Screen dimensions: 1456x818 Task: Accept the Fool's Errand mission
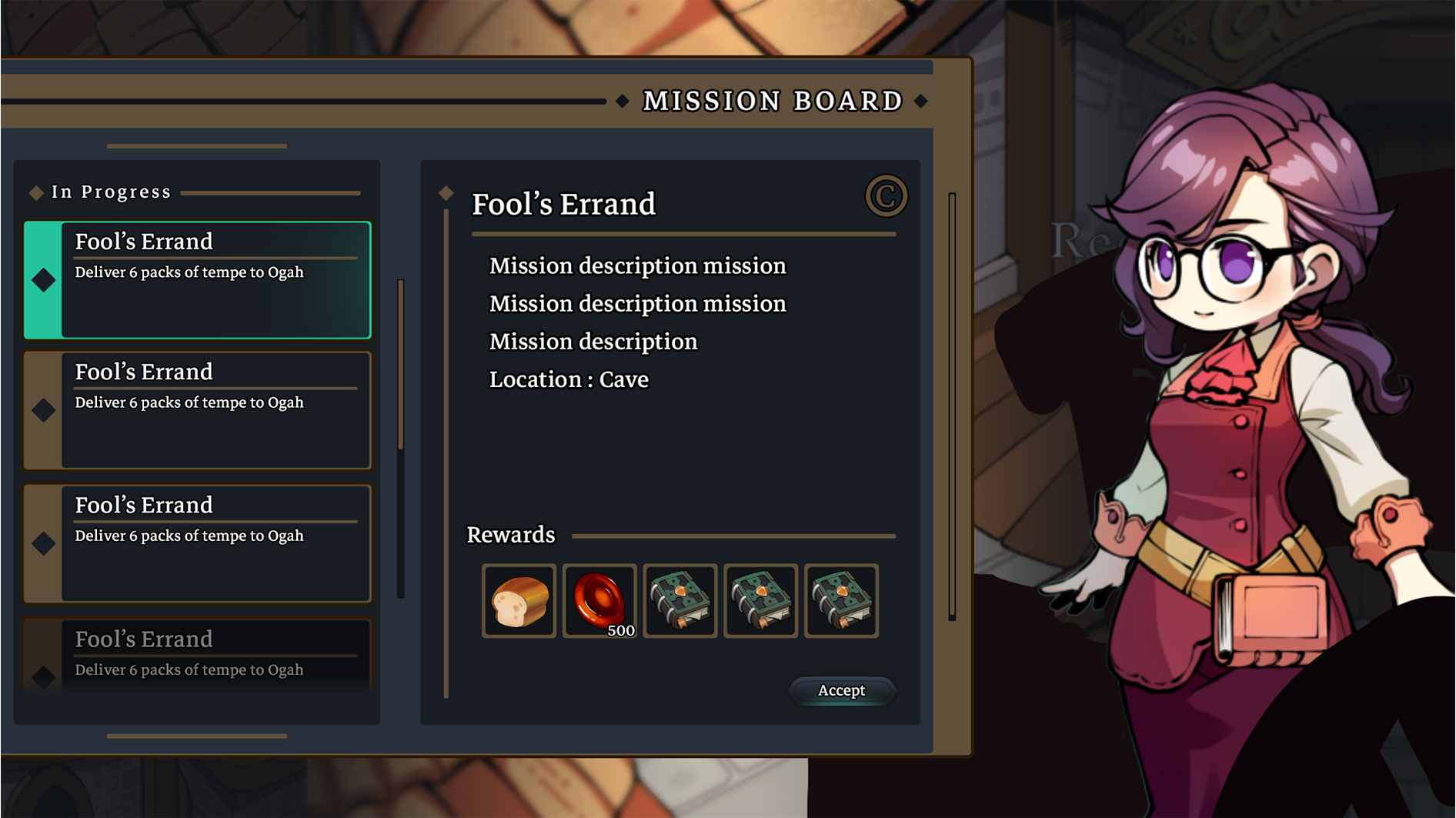point(841,690)
